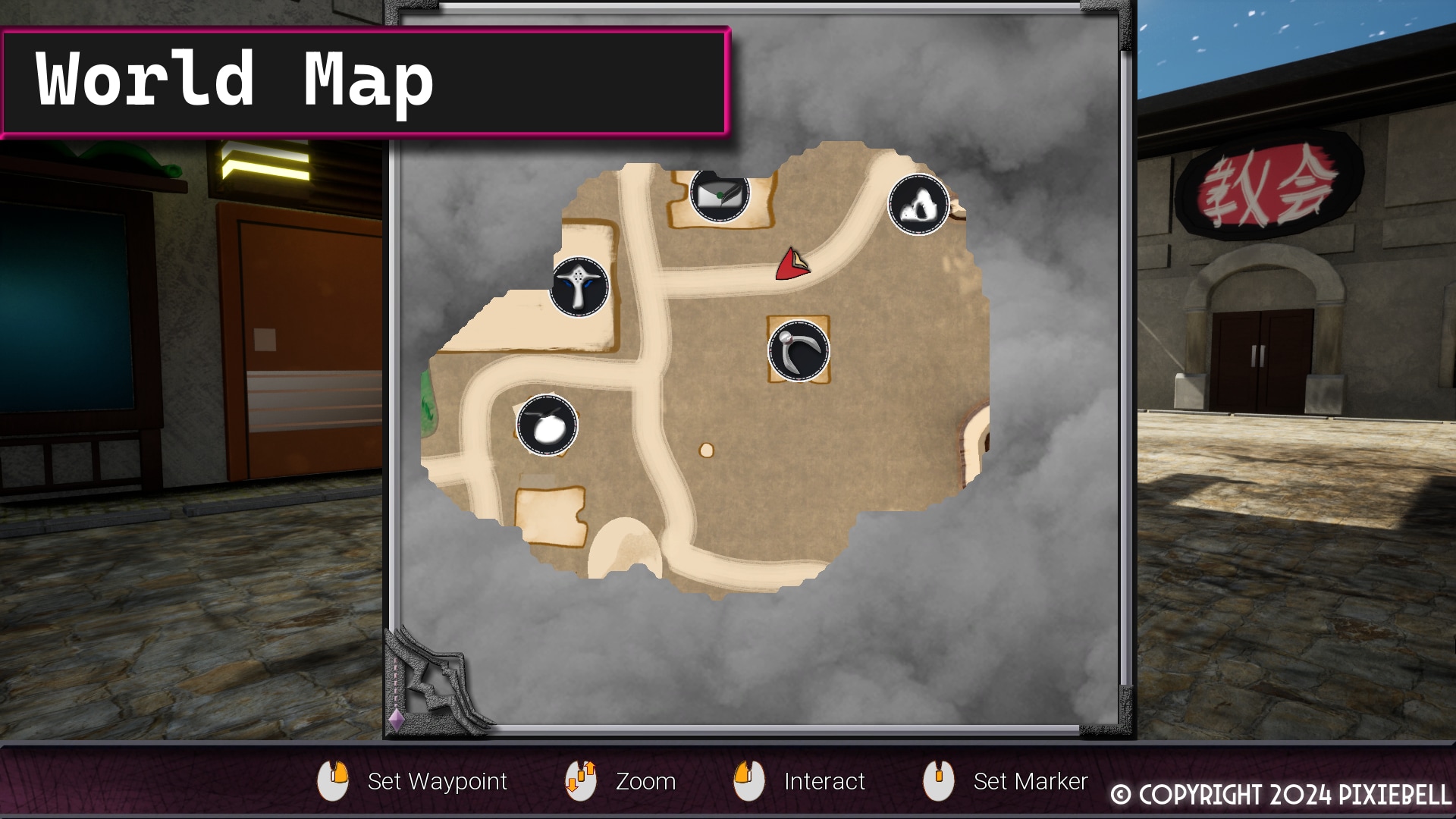The width and height of the screenshot is (1456, 819).
Task: Click the small dot south of the sickle marker
Action: (x=707, y=449)
